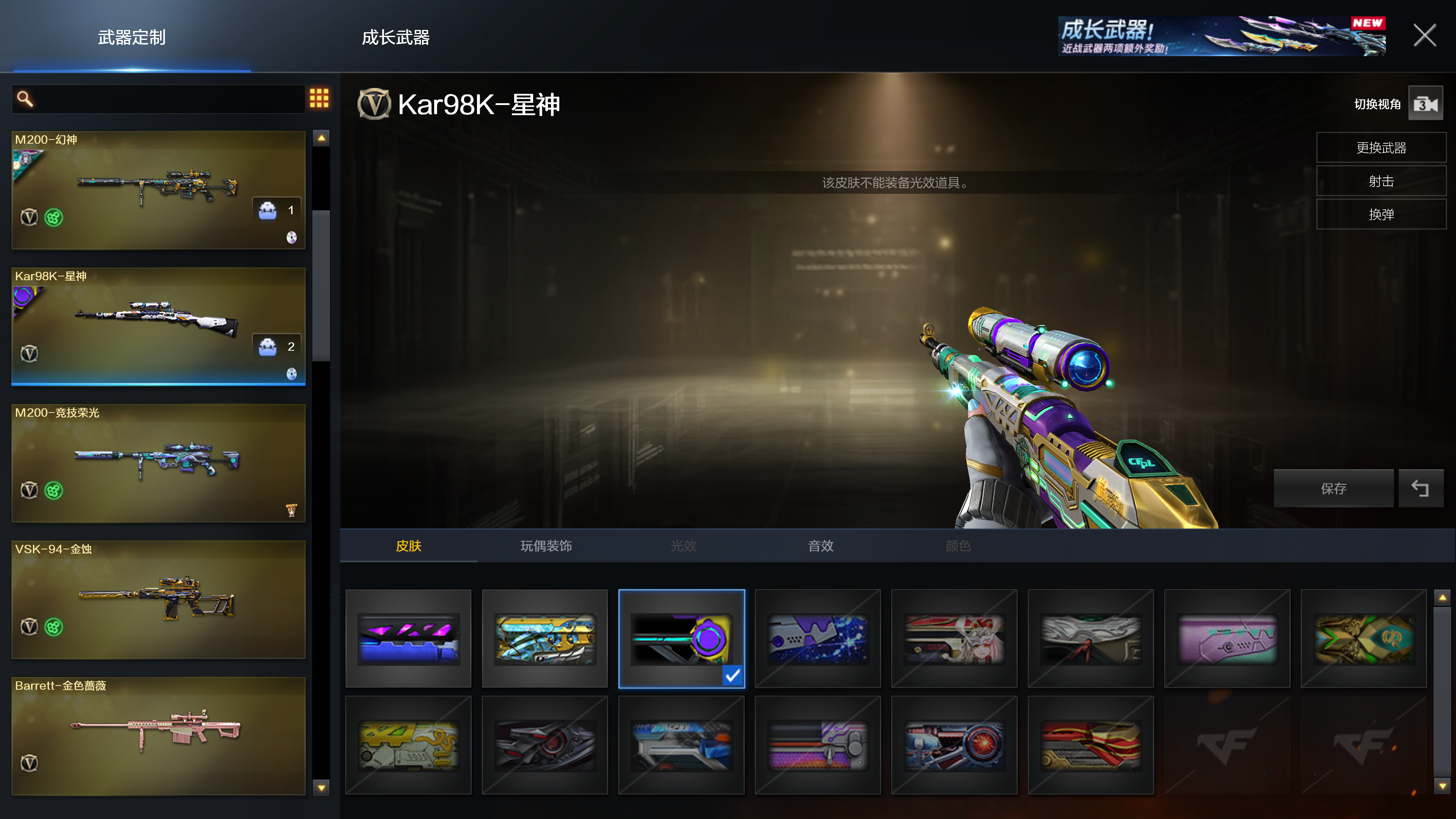
Task: Select the purple and blue skin thumbnail
Action: click(408, 638)
